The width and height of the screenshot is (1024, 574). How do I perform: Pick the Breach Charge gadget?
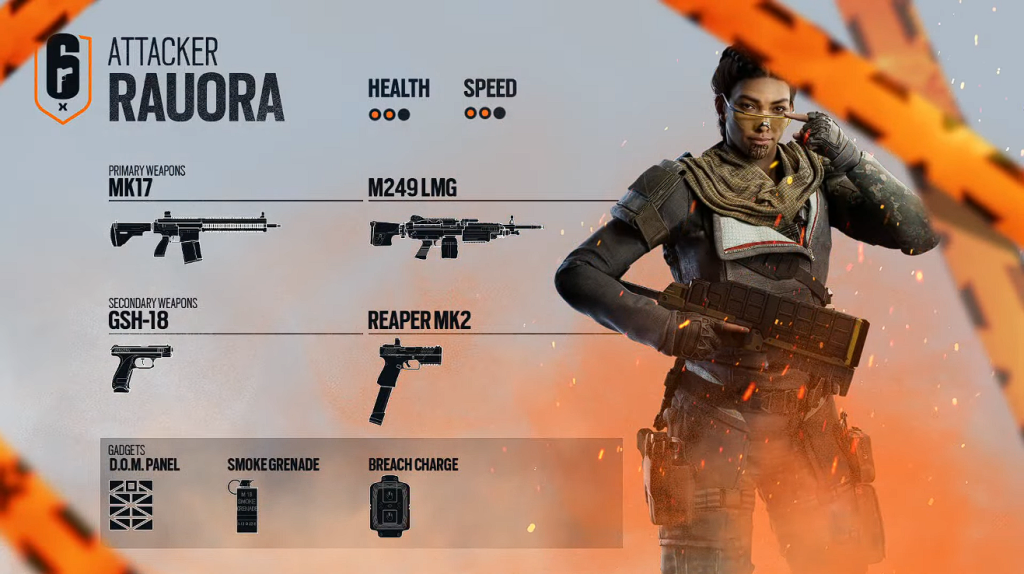click(389, 506)
